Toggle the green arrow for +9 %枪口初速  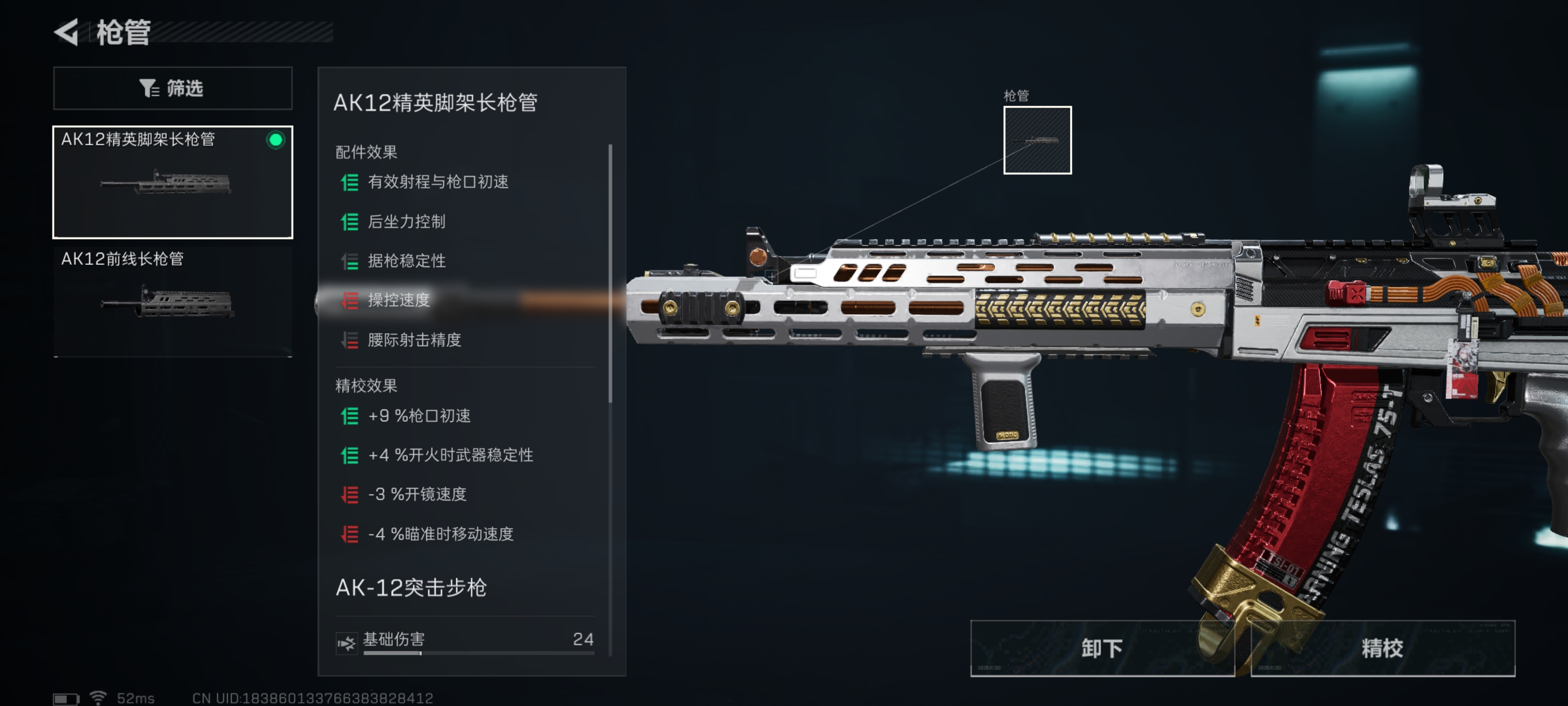click(x=349, y=417)
